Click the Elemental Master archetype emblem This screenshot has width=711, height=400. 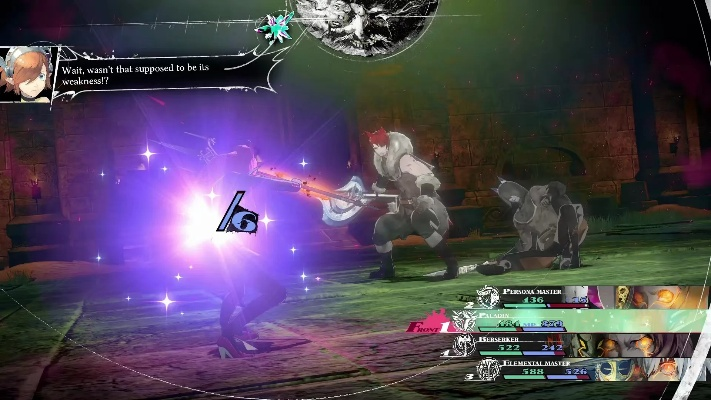(x=487, y=370)
